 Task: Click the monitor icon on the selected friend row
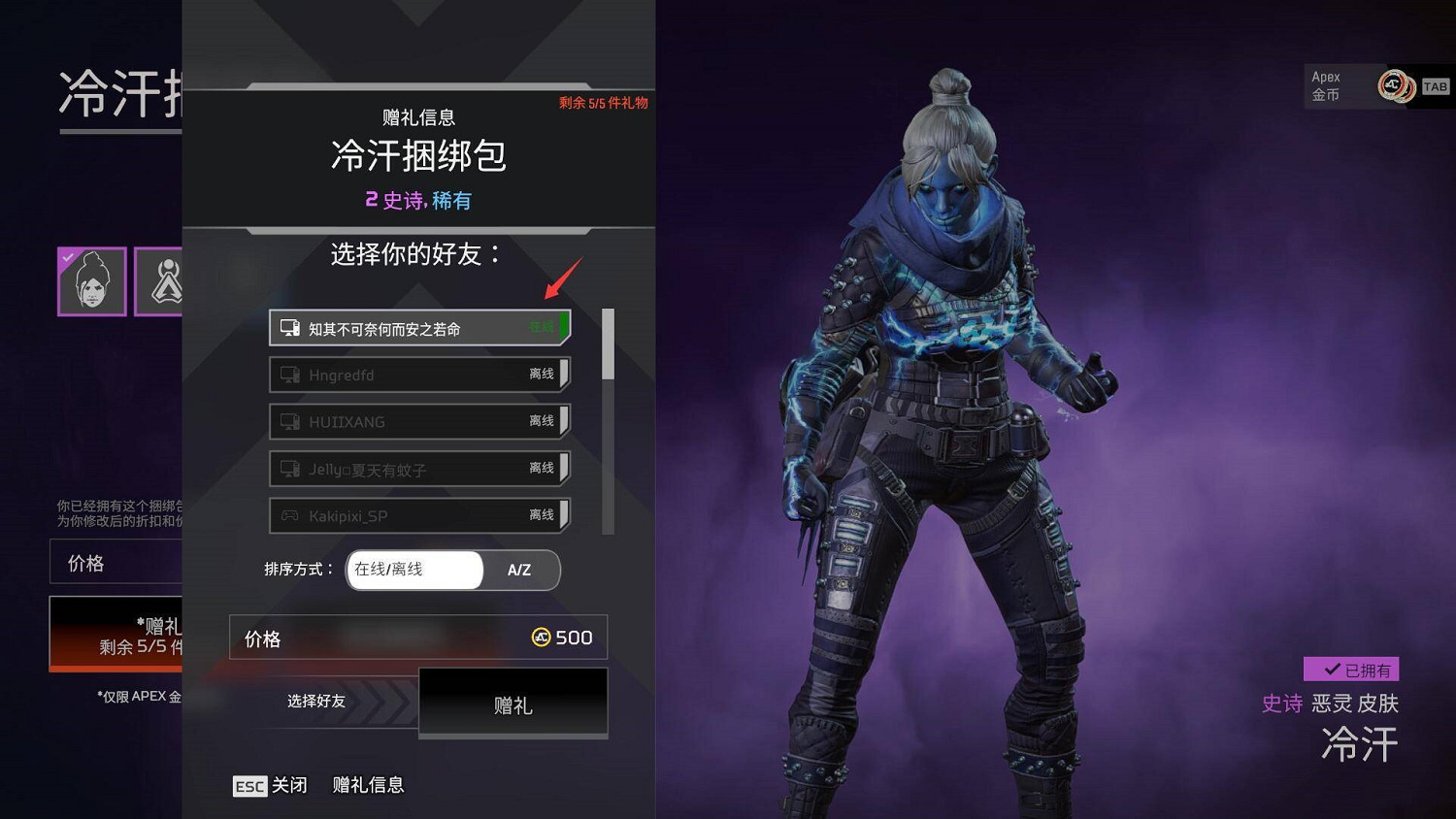289,327
